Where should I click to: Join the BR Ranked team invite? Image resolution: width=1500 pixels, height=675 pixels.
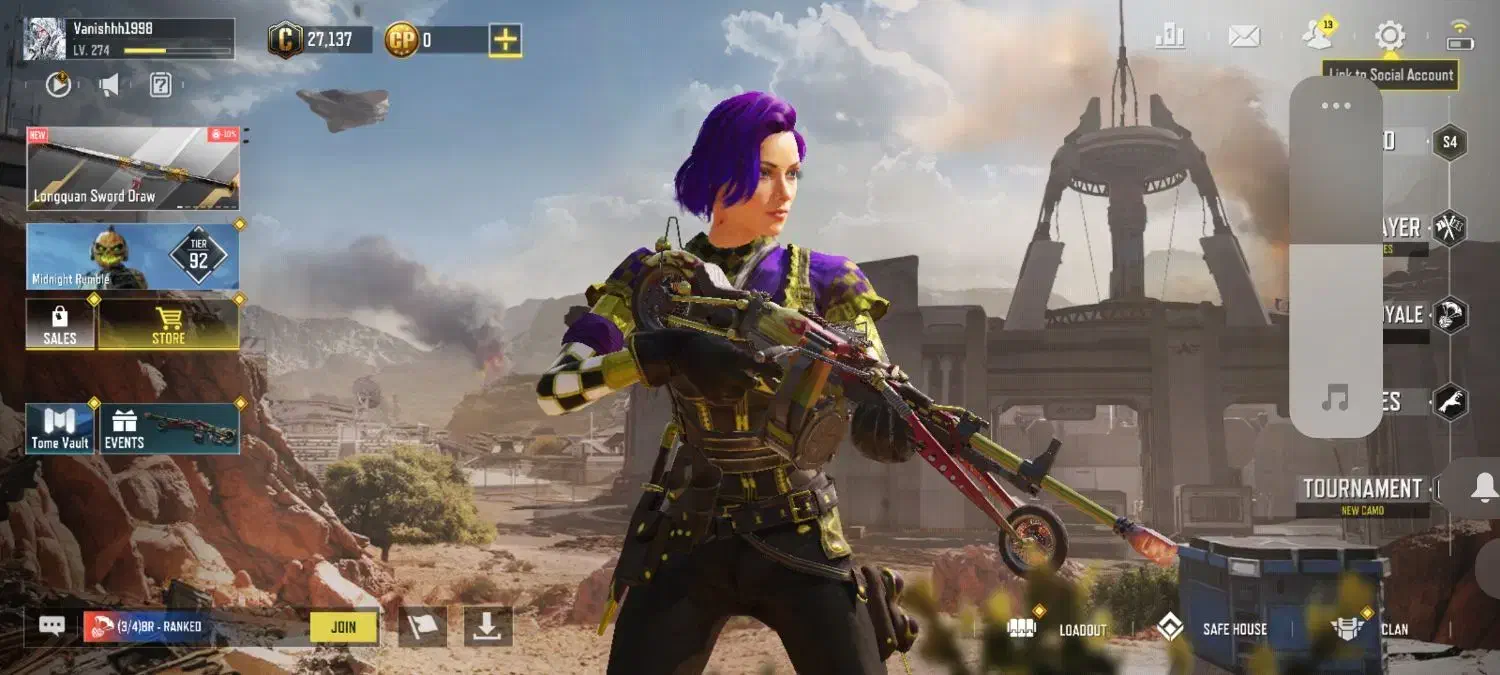343,627
